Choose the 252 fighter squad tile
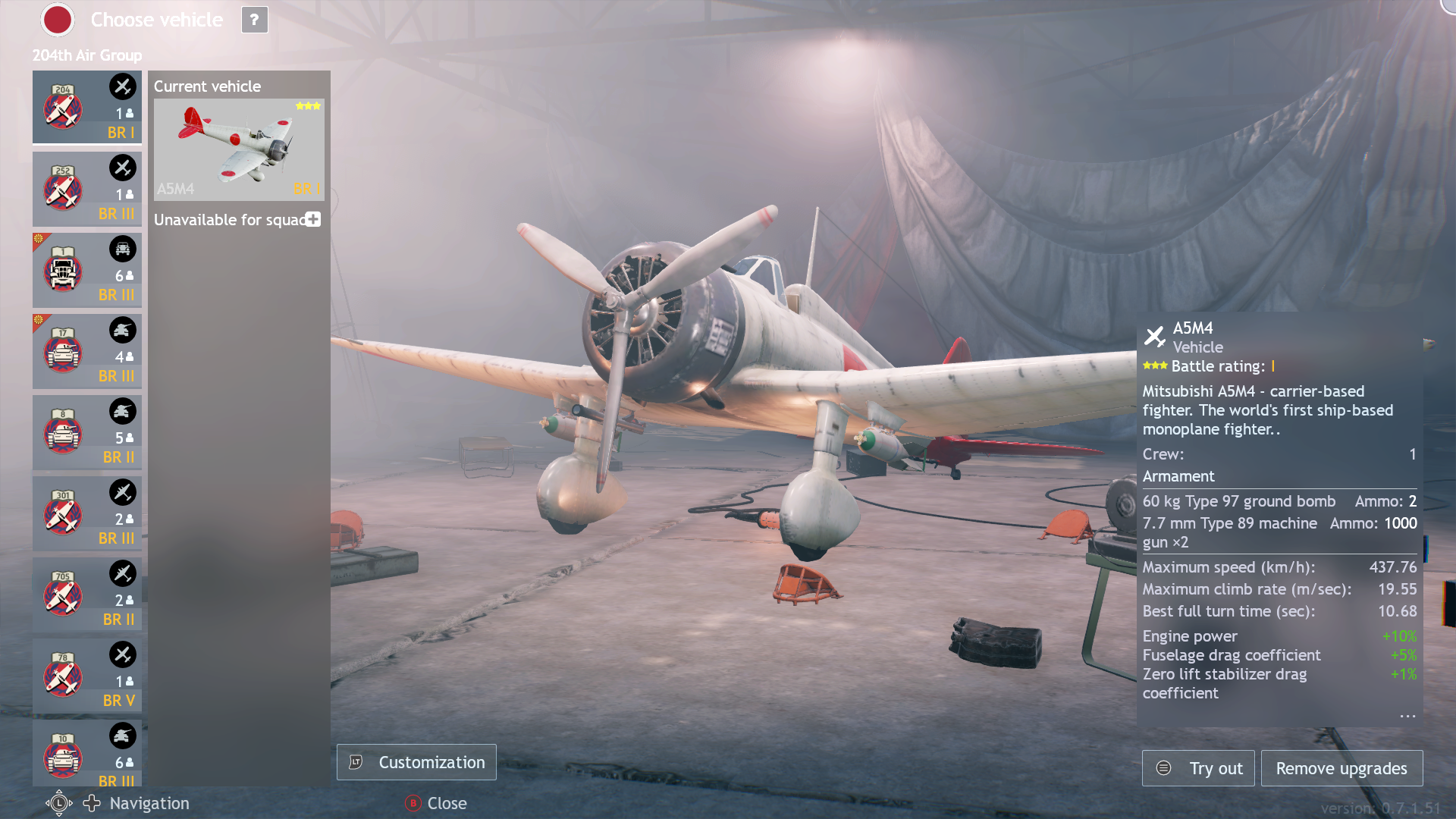This screenshot has width=1456, height=819. (x=86, y=189)
